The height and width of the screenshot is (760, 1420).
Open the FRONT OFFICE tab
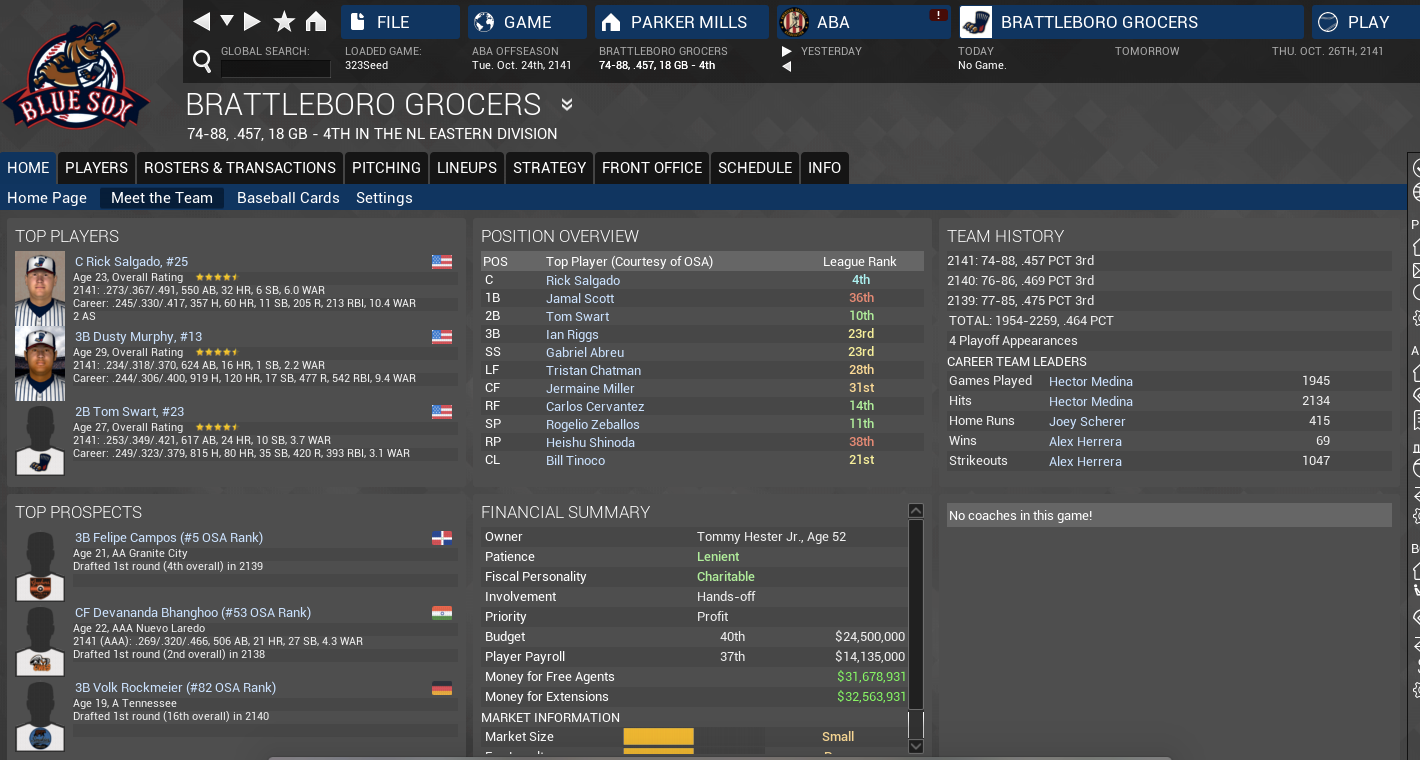(x=652, y=168)
